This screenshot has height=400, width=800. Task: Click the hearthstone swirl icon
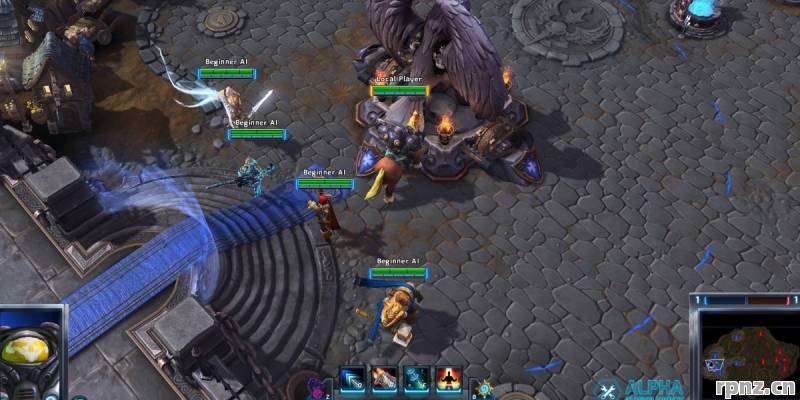click(x=484, y=388)
